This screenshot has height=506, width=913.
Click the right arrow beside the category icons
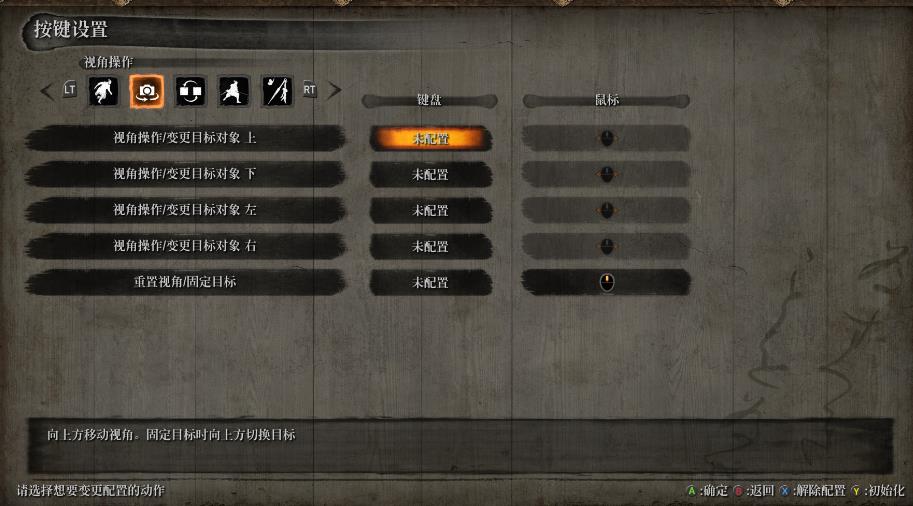334,91
